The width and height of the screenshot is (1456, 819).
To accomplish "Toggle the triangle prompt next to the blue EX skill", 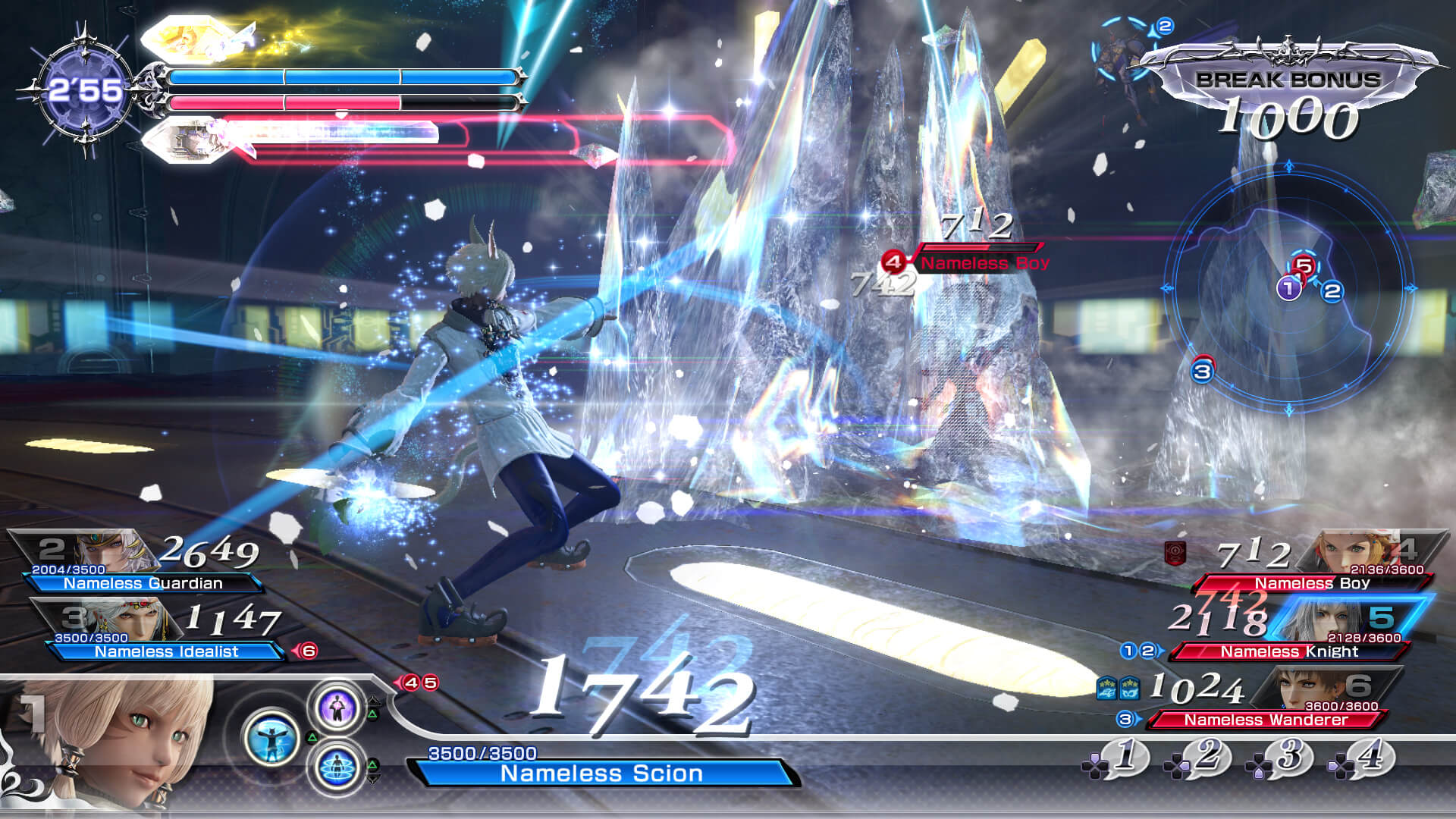I will point(312,738).
